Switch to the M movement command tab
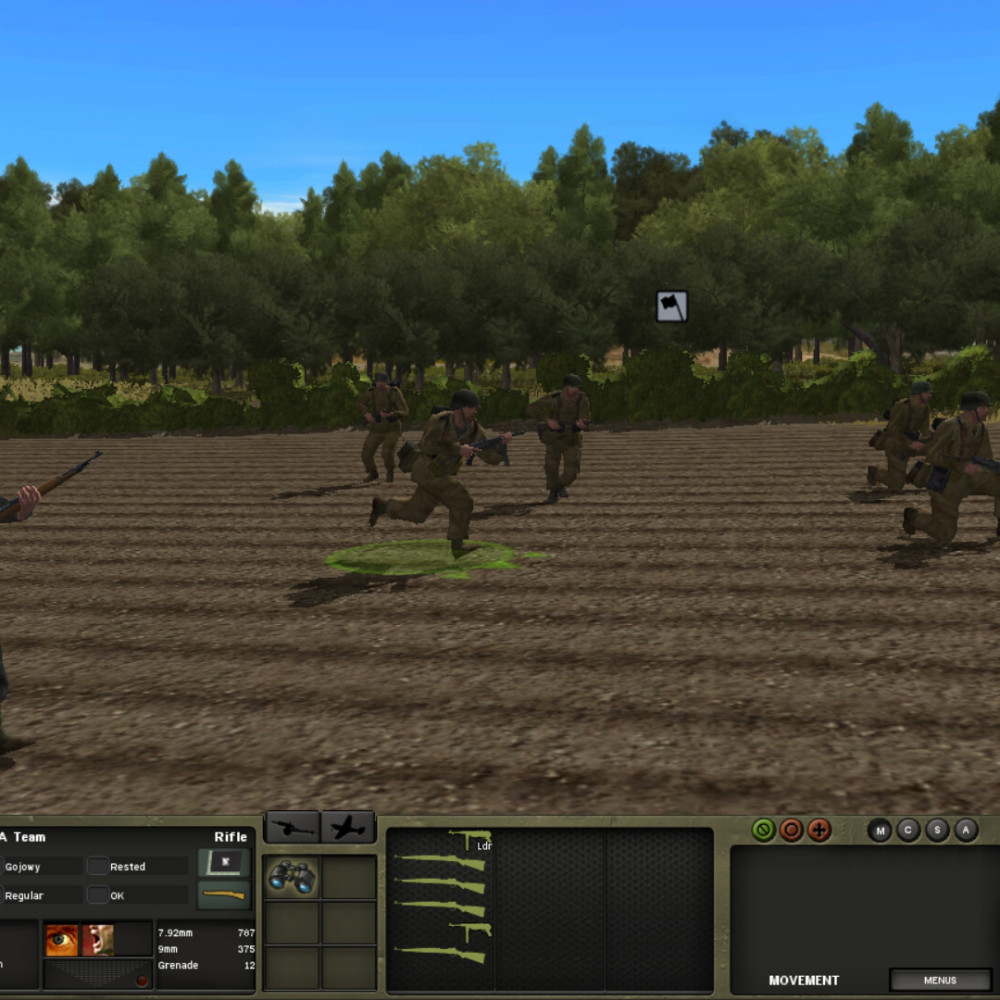This screenshot has width=1000, height=1000. pyautogui.click(x=880, y=830)
